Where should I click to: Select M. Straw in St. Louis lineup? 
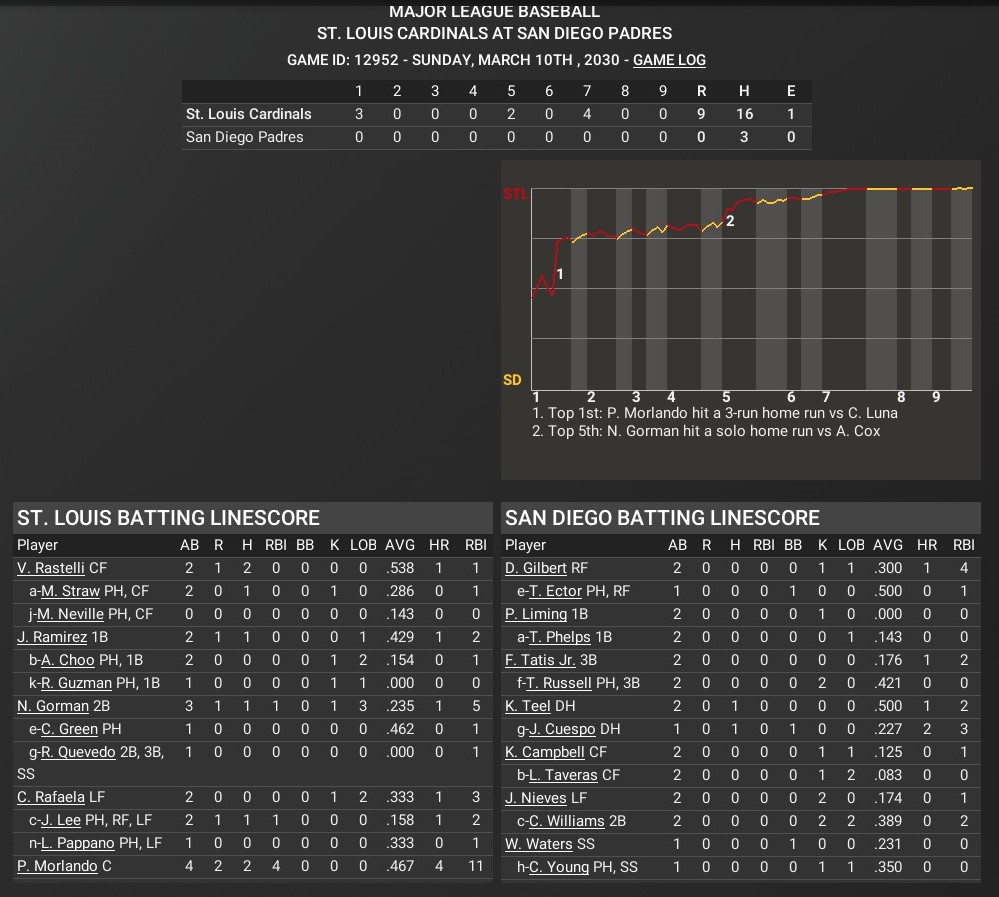pos(70,591)
